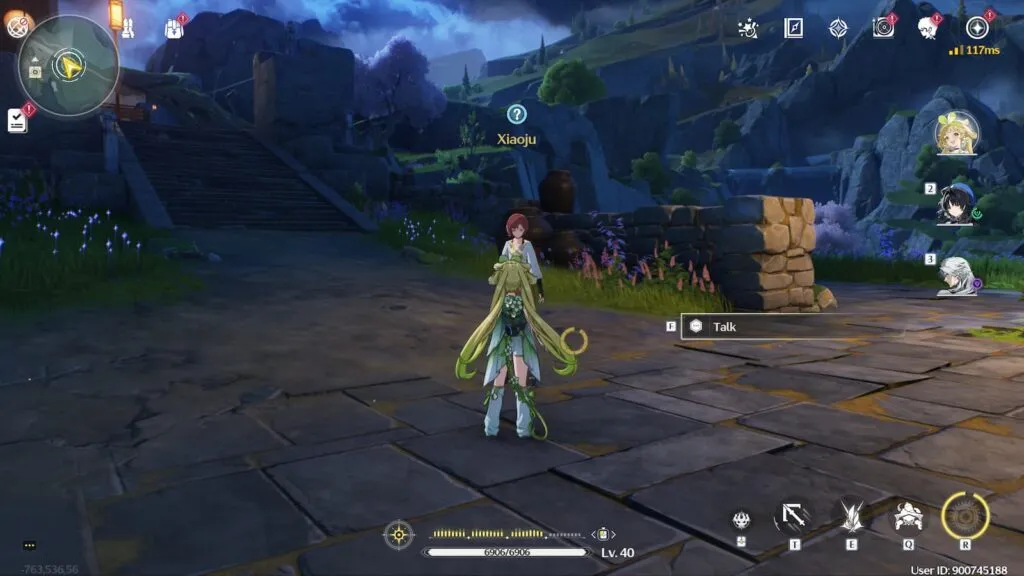Select the blonde active character portrait
Viewport: 1024px width, 576px height.
[956, 134]
